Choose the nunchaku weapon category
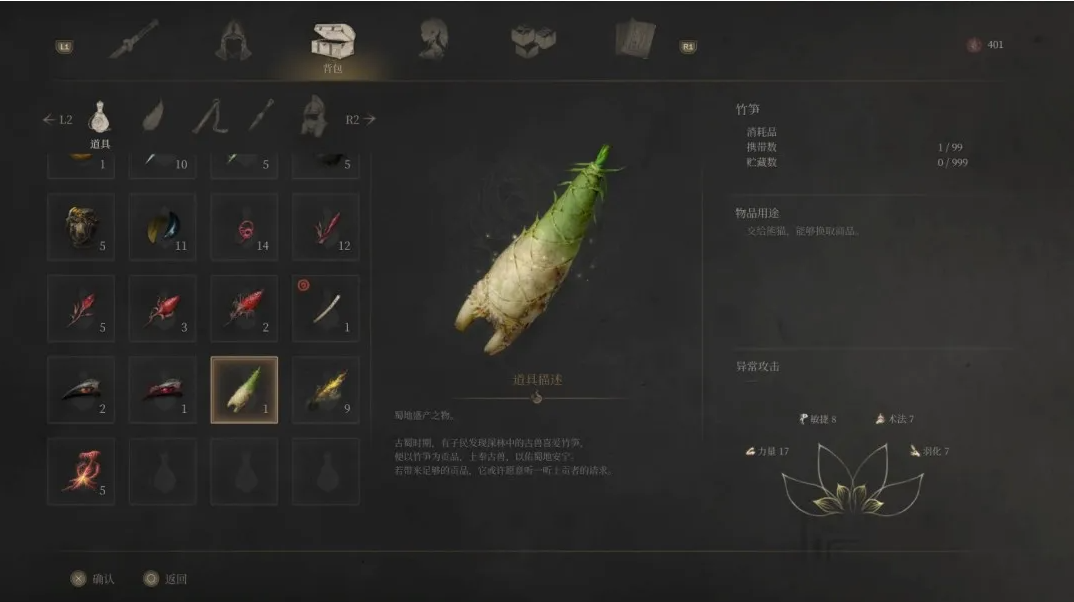The image size is (1074, 602). pyautogui.click(x=208, y=118)
